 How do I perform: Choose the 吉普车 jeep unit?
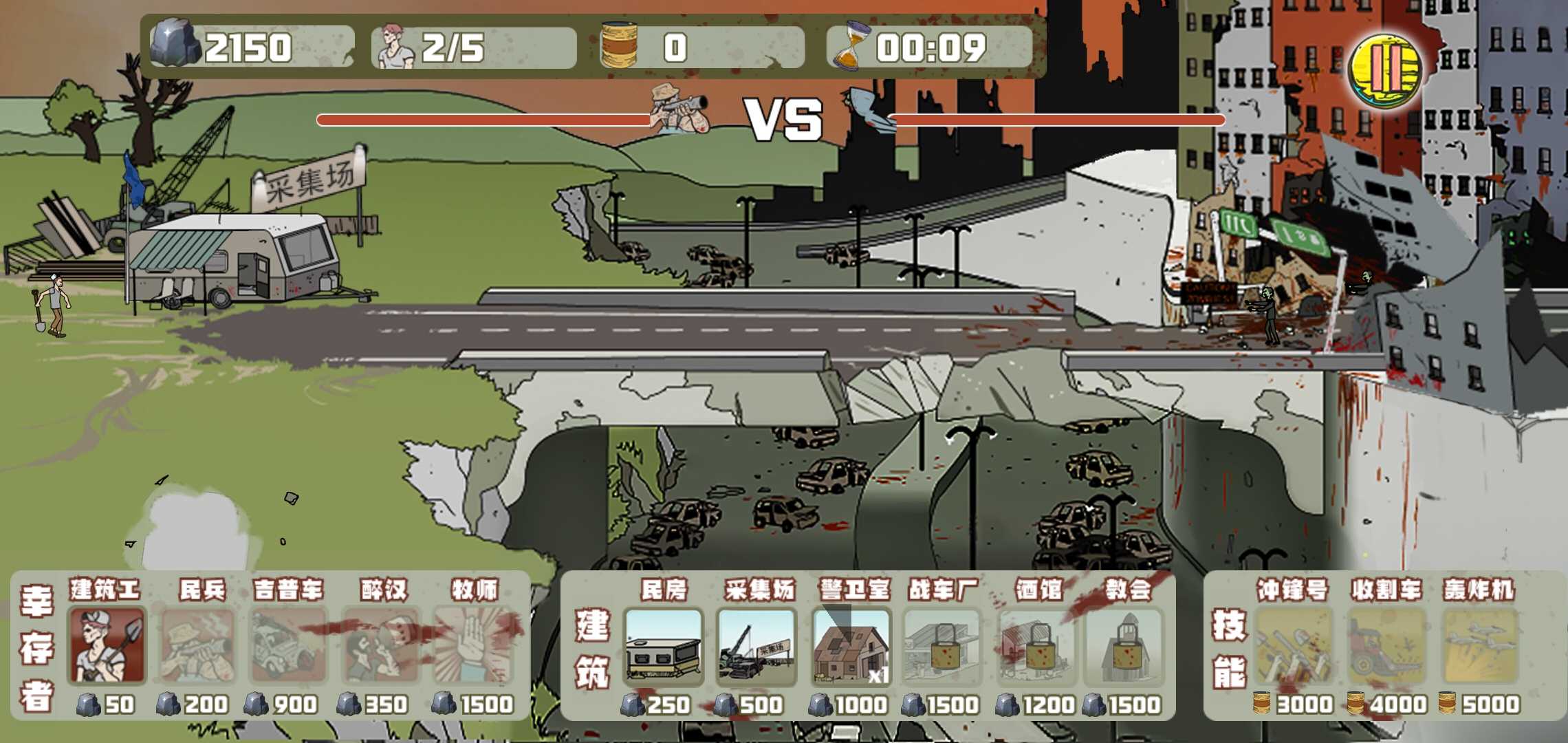(x=289, y=645)
